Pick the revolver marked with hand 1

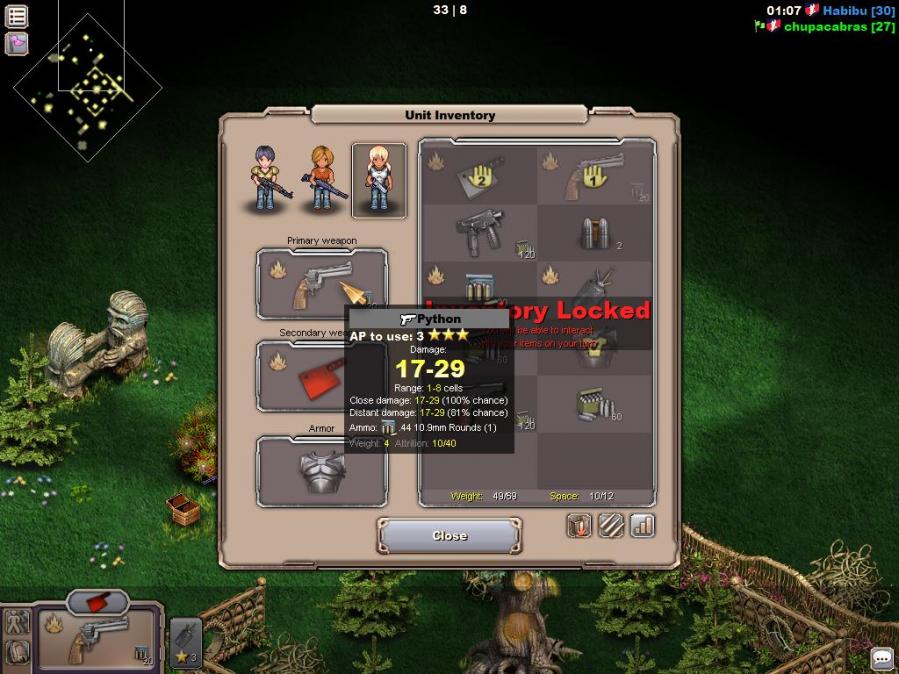pos(594,176)
